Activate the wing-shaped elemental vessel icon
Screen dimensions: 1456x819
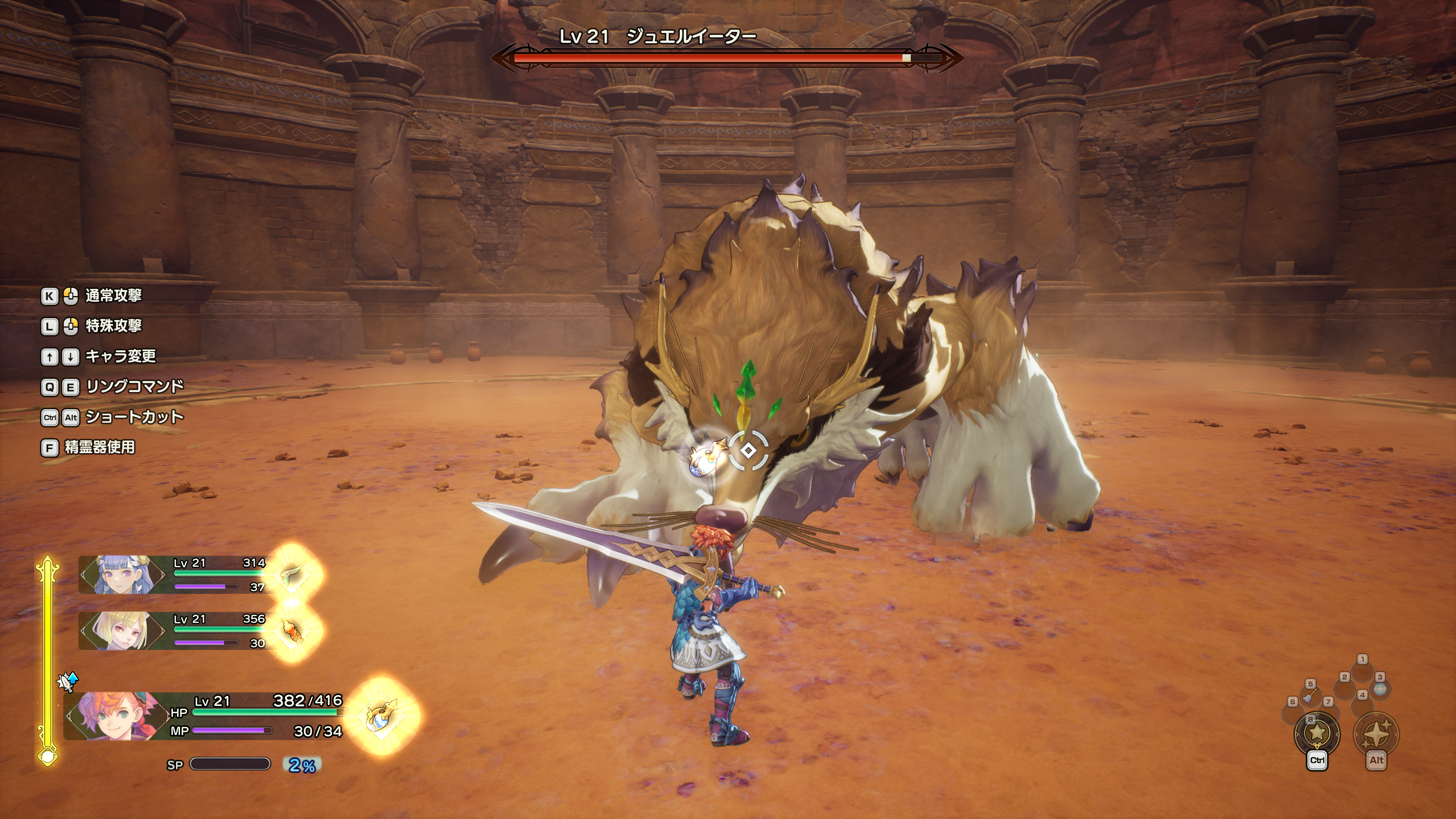[292, 574]
